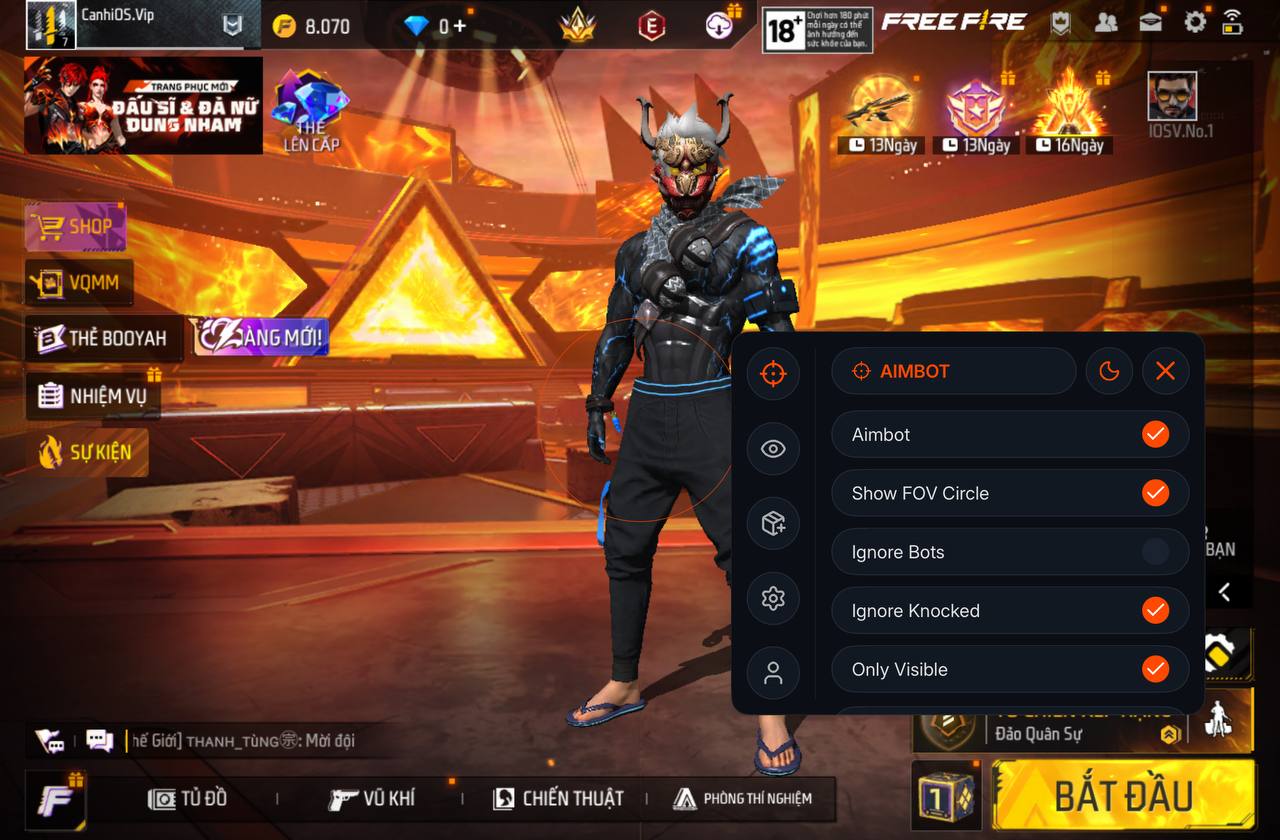The width and height of the screenshot is (1280, 840).
Task: Disable the Aimbot toggle
Action: pos(1157,434)
